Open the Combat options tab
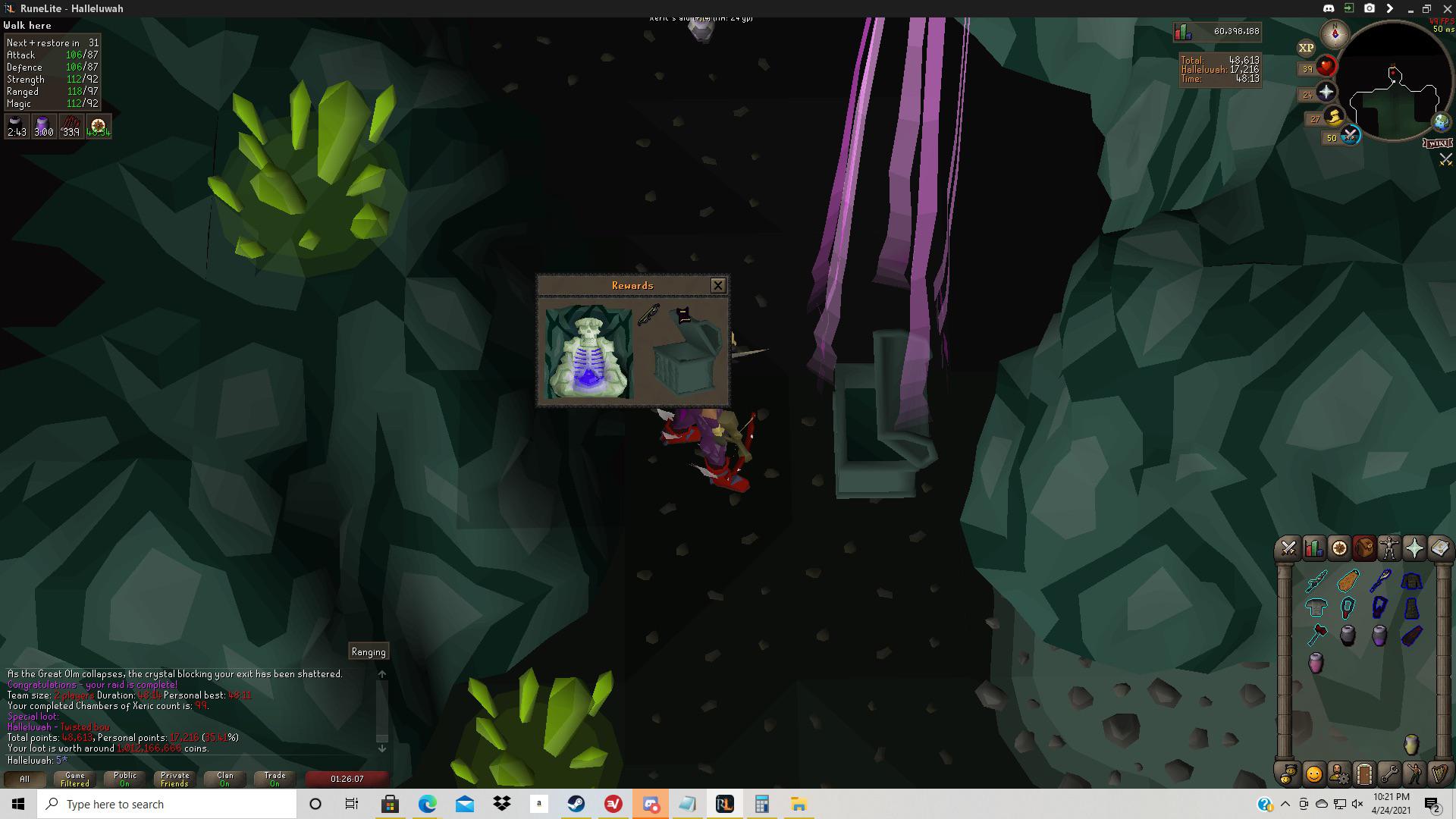Image resolution: width=1456 pixels, height=819 pixels. (1287, 548)
